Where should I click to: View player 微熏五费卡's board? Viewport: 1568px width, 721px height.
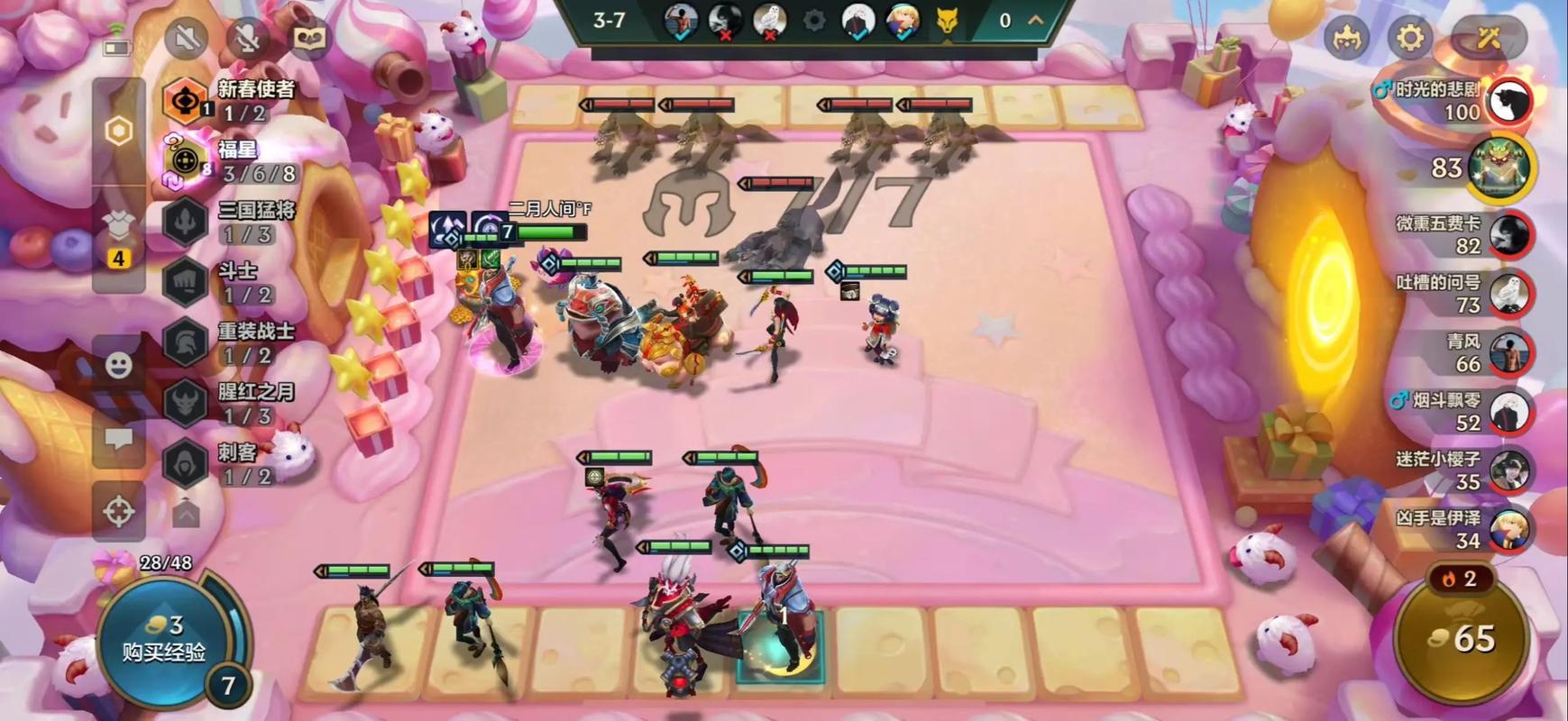pyautogui.click(x=1508, y=235)
